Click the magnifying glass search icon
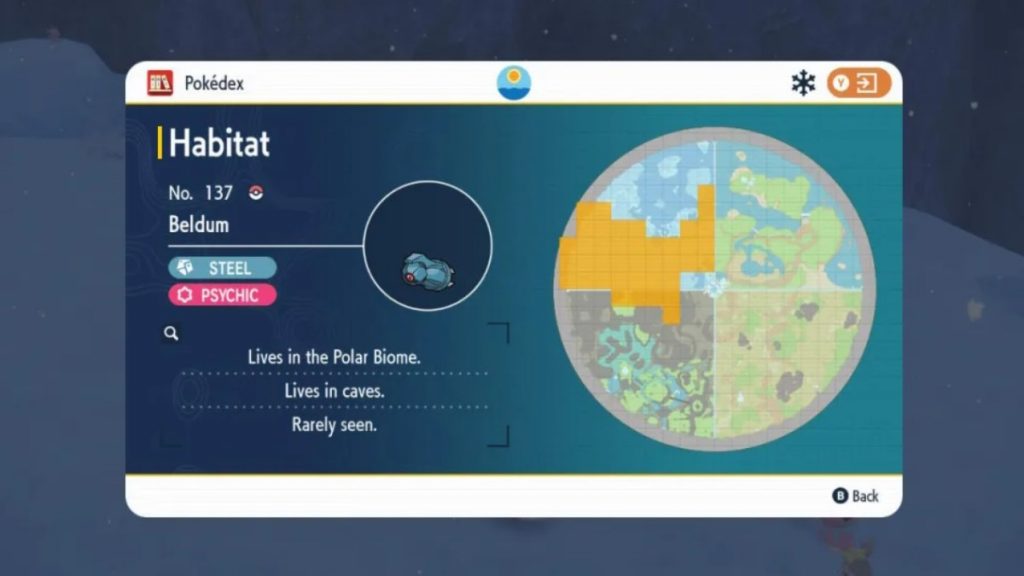 [x=171, y=334]
